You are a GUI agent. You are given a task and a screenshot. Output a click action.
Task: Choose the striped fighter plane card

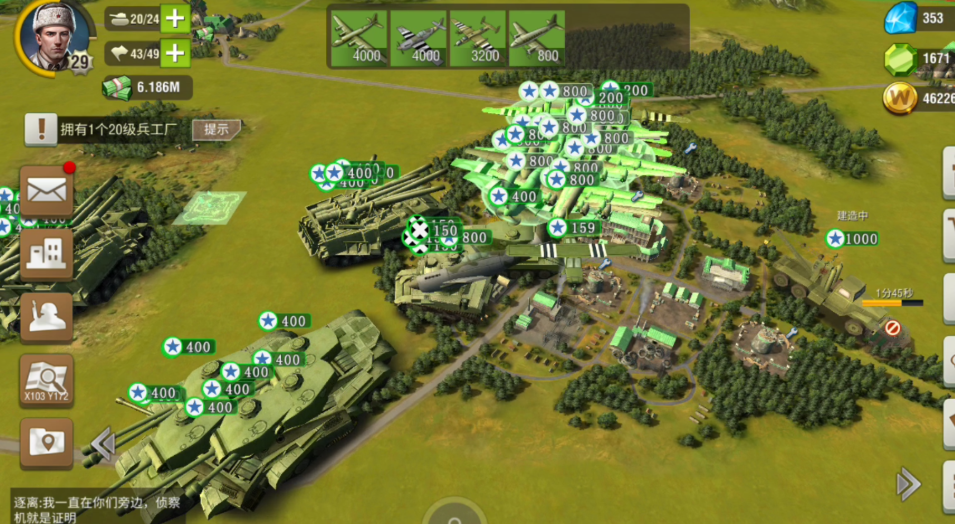(418, 38)
